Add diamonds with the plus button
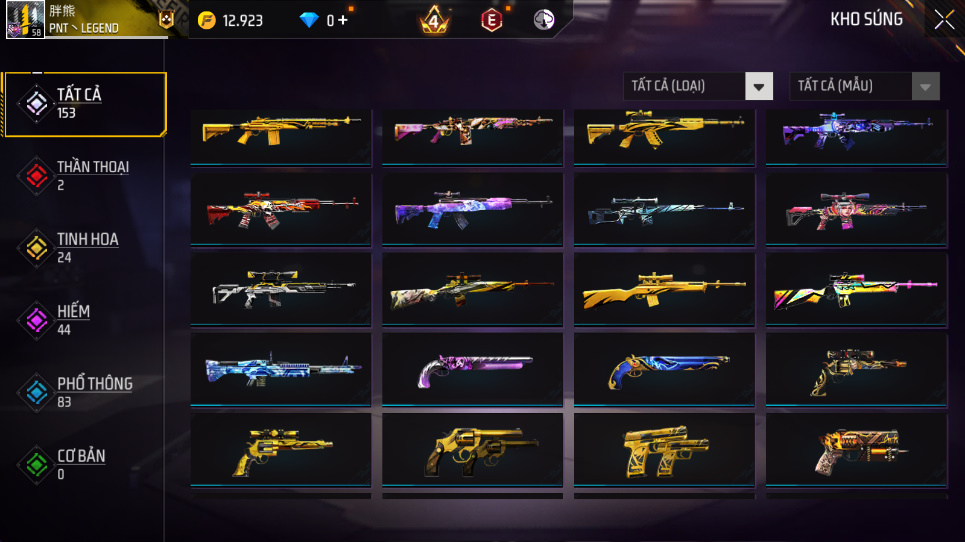 [x=343, y=20]
